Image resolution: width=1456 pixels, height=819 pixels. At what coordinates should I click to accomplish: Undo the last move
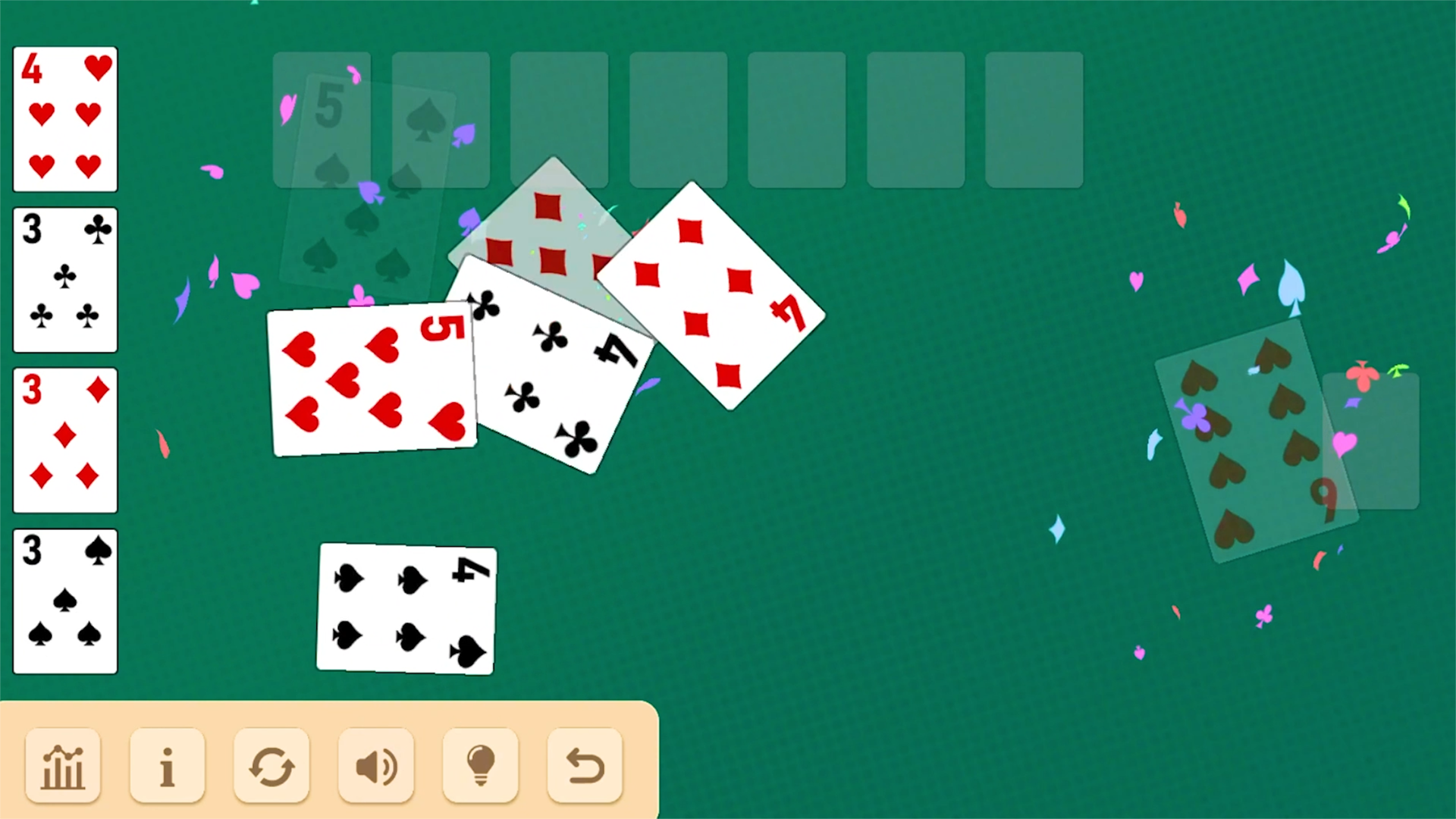583,766
